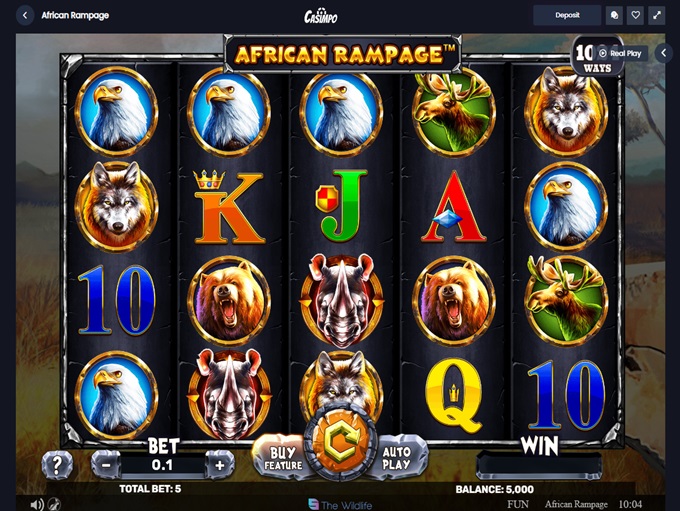Image resolution: width=680 pixels, height=511 pixels.
Task: Decrease the bet with the minus button
Action: coord(106,464)
